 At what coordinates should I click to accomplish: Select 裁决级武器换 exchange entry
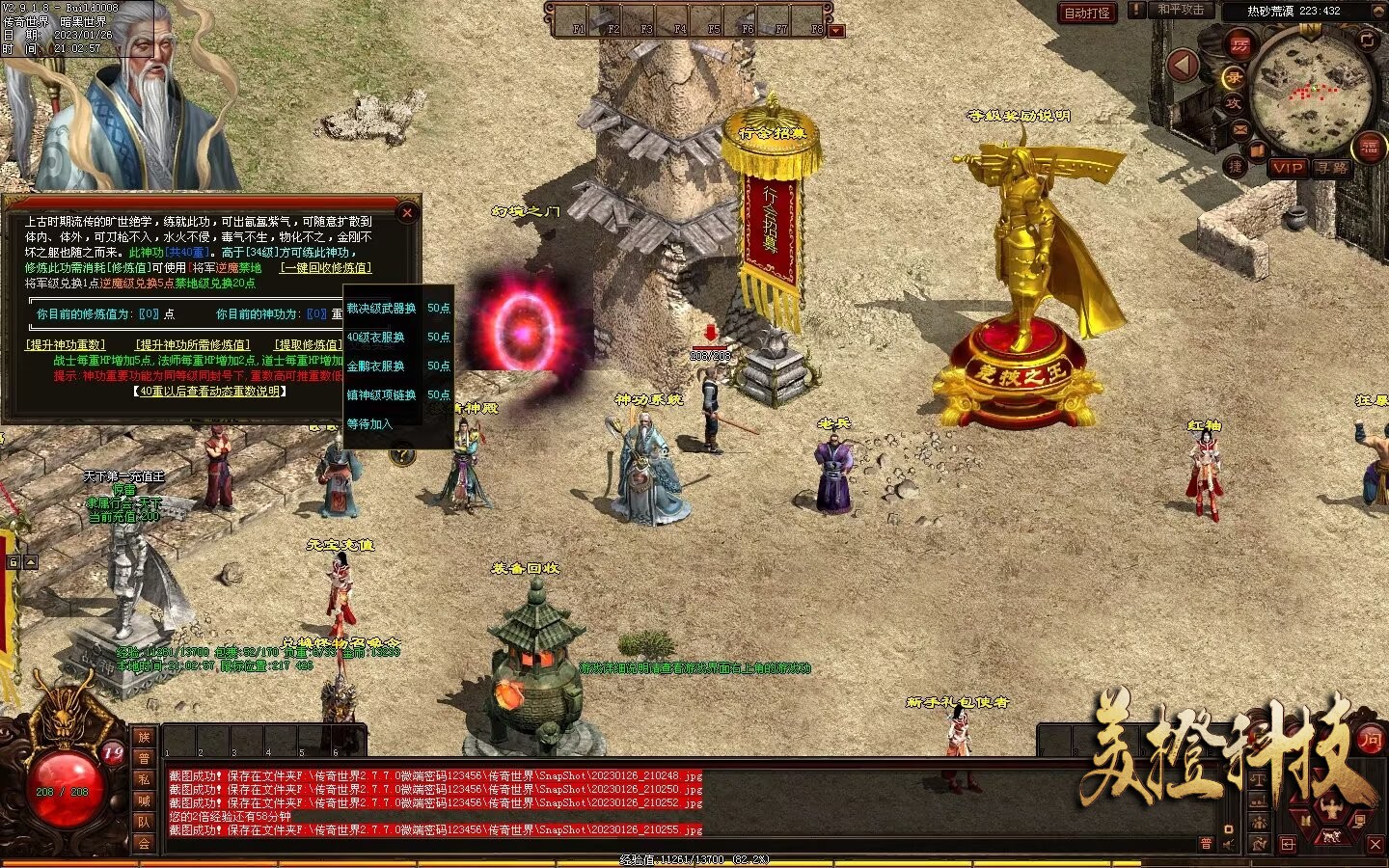pyautogui.click(x=382, y=309)
